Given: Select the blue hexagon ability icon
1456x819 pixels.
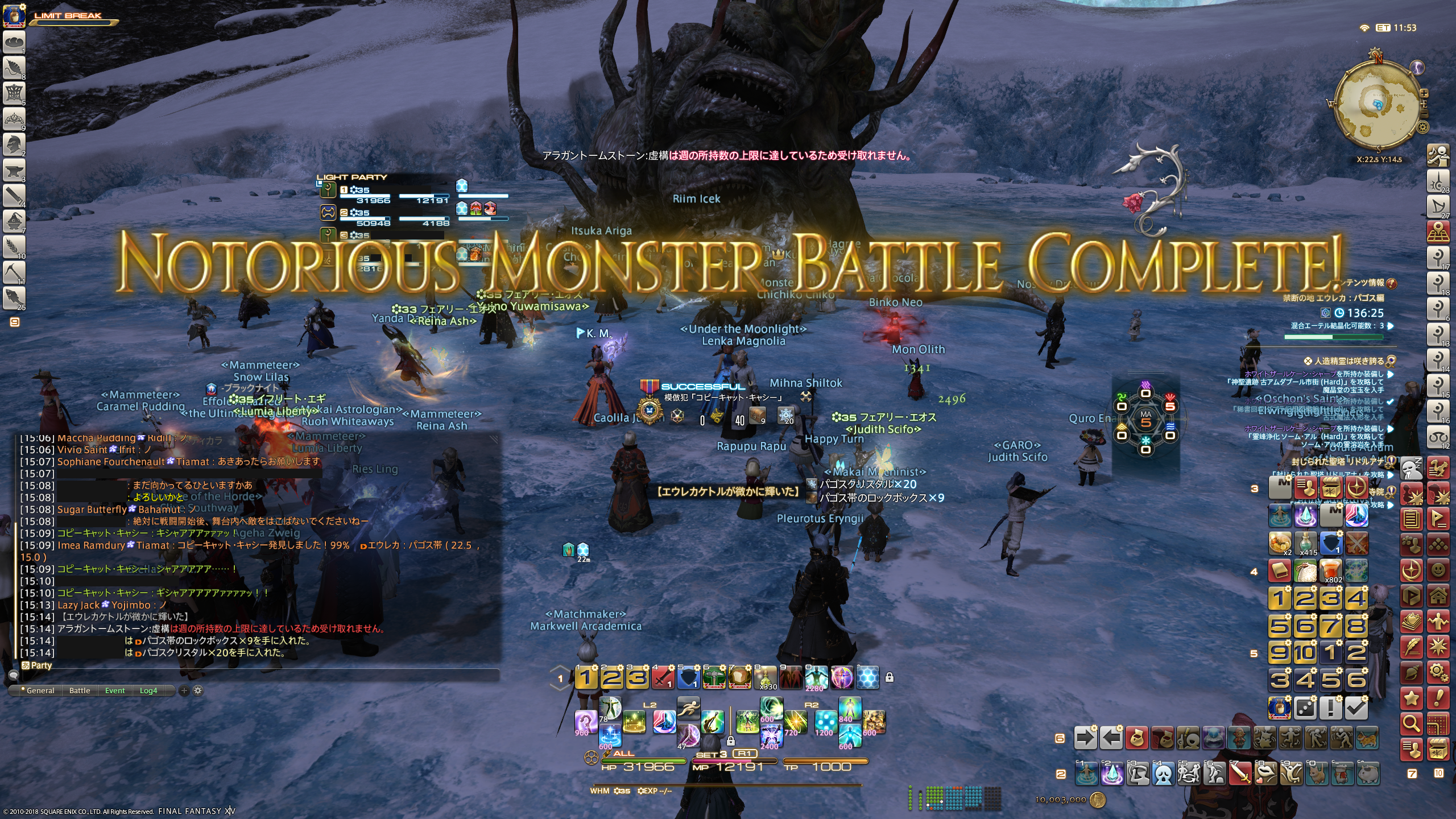Looking at the screenshot, I should [x=867, y=677].
